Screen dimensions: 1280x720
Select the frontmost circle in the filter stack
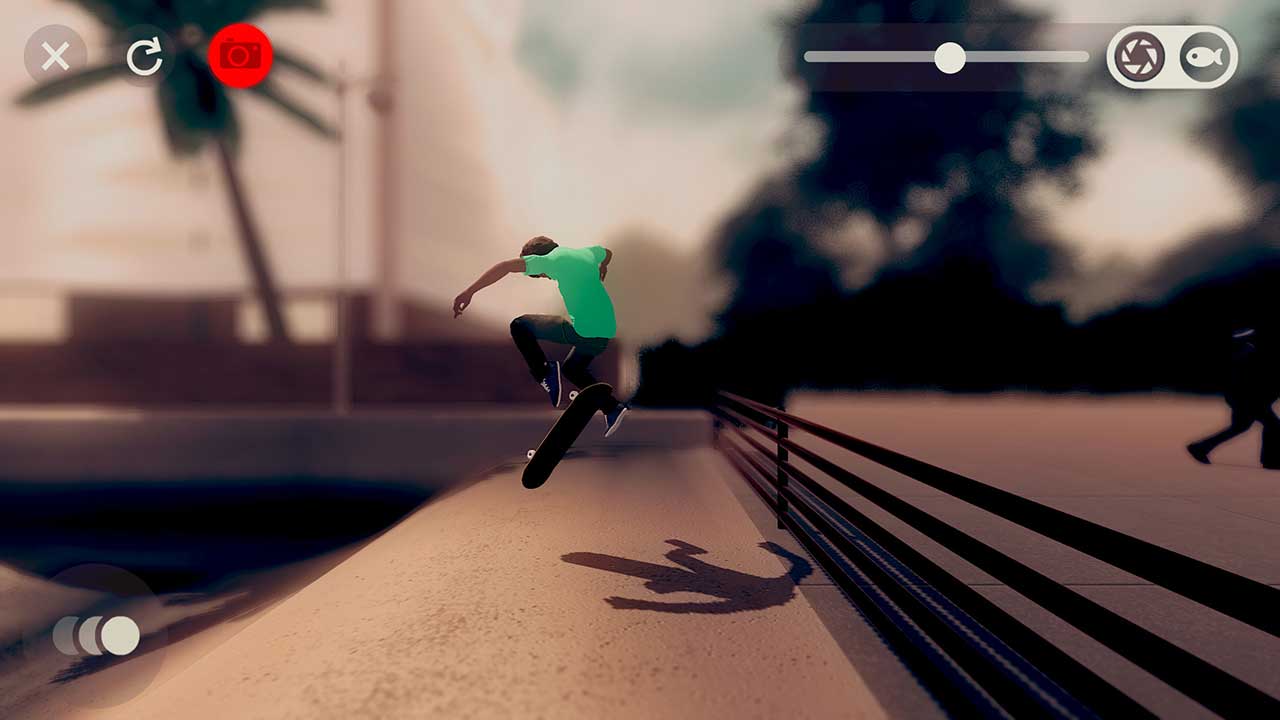click(x=123, y=634)
